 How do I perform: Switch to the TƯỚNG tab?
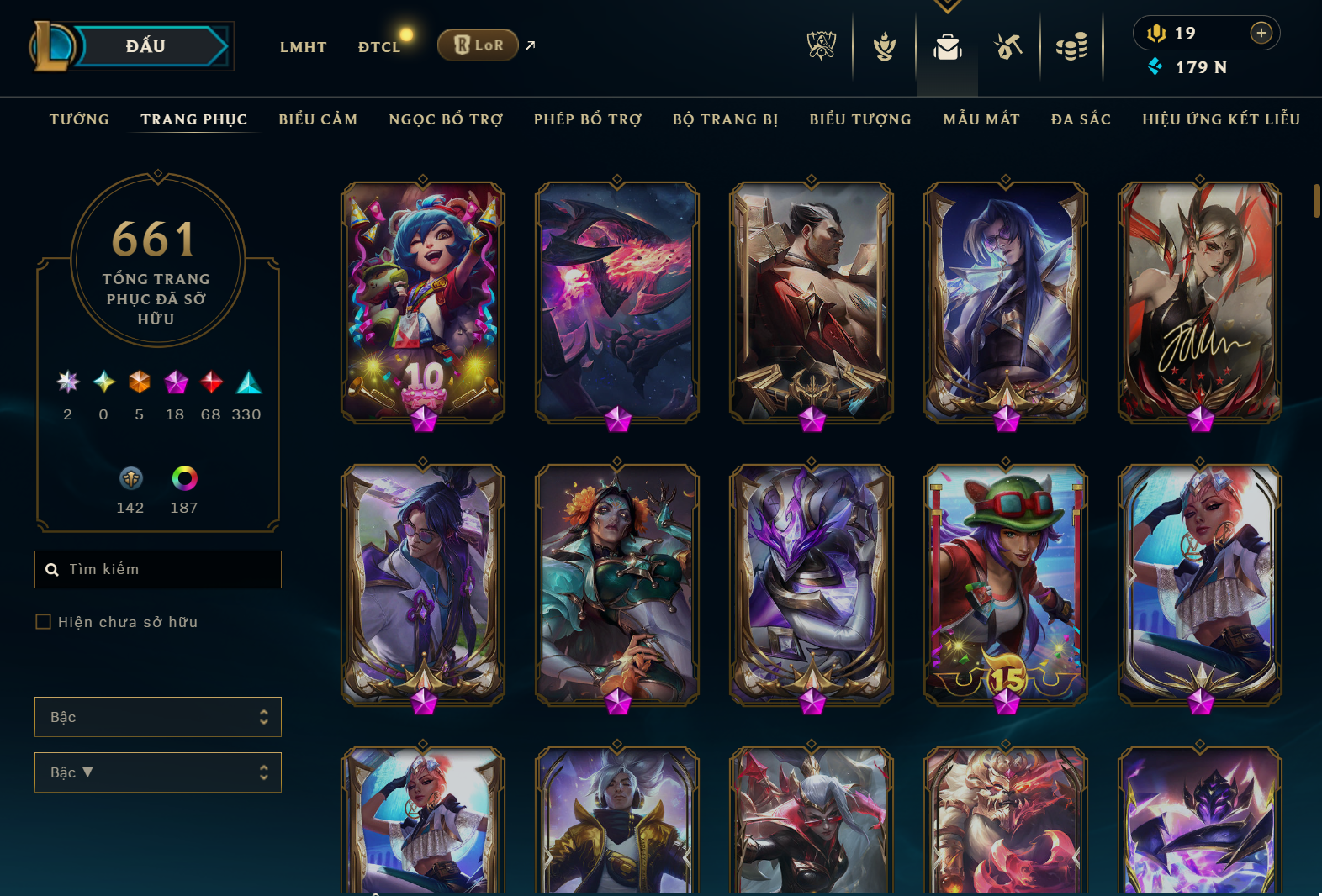78,119
